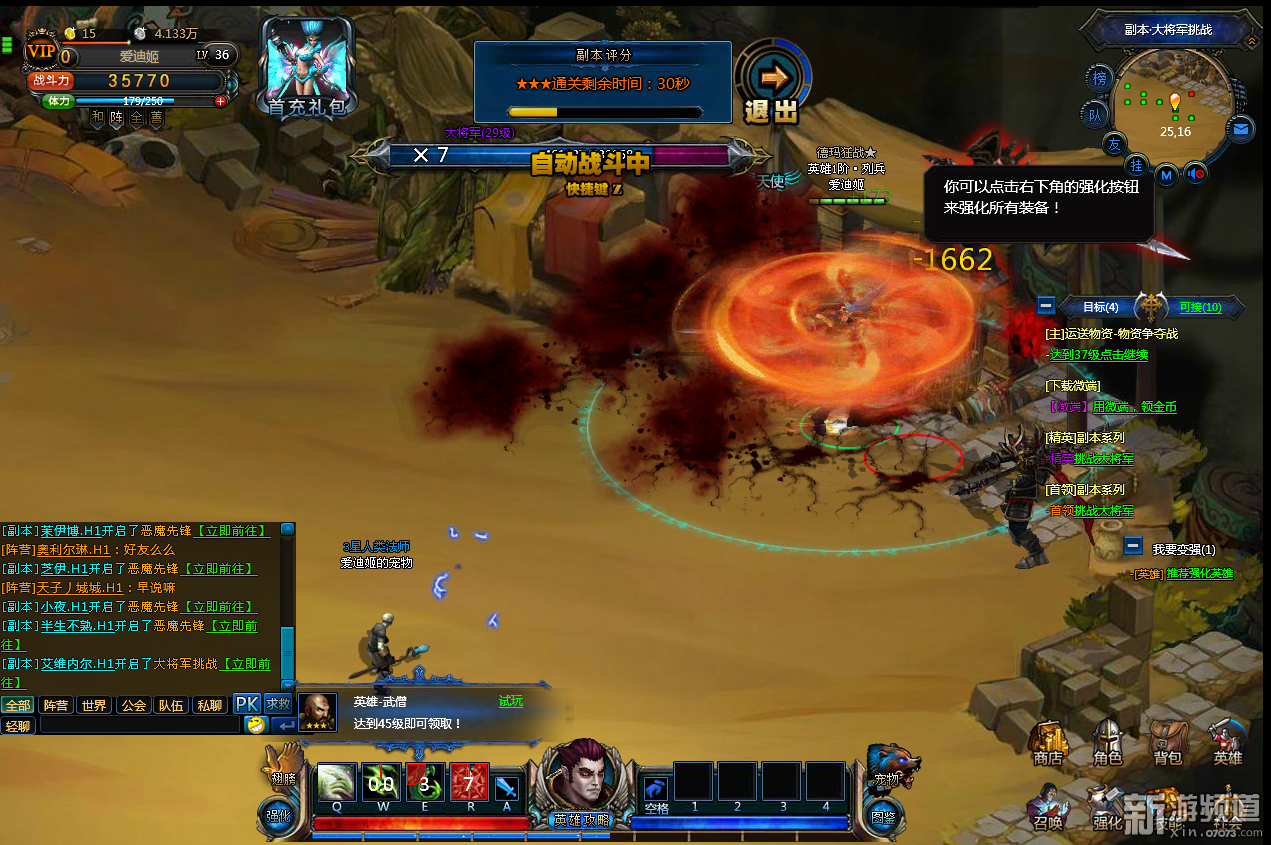
Task: Open the 召唤 summon menu
Action: (x=1048, y=806)
